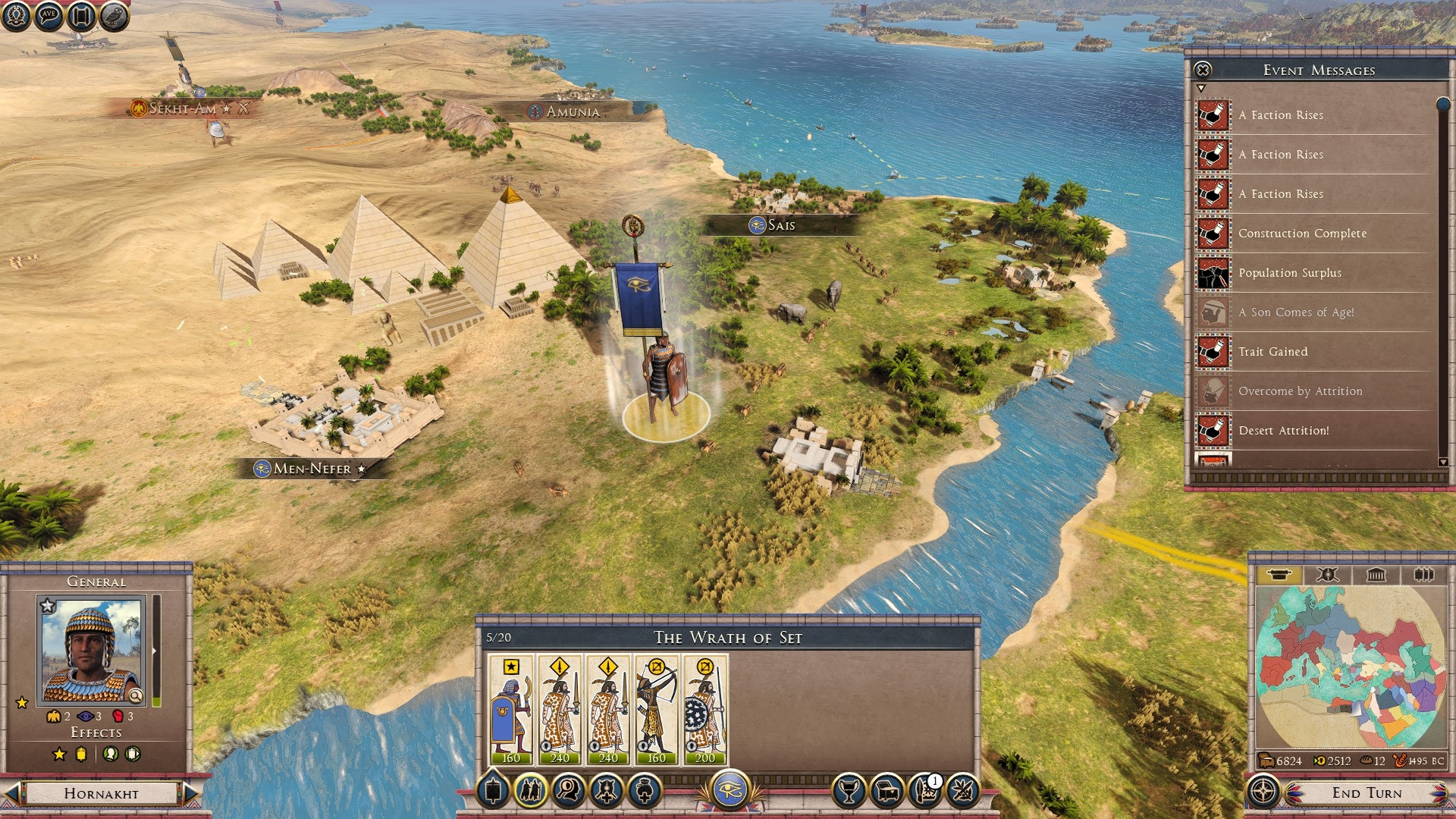Viewport: 1456px width, 819px height.
Task: Click the general Hornakht portrait
Action: click(x=92, y=651)
